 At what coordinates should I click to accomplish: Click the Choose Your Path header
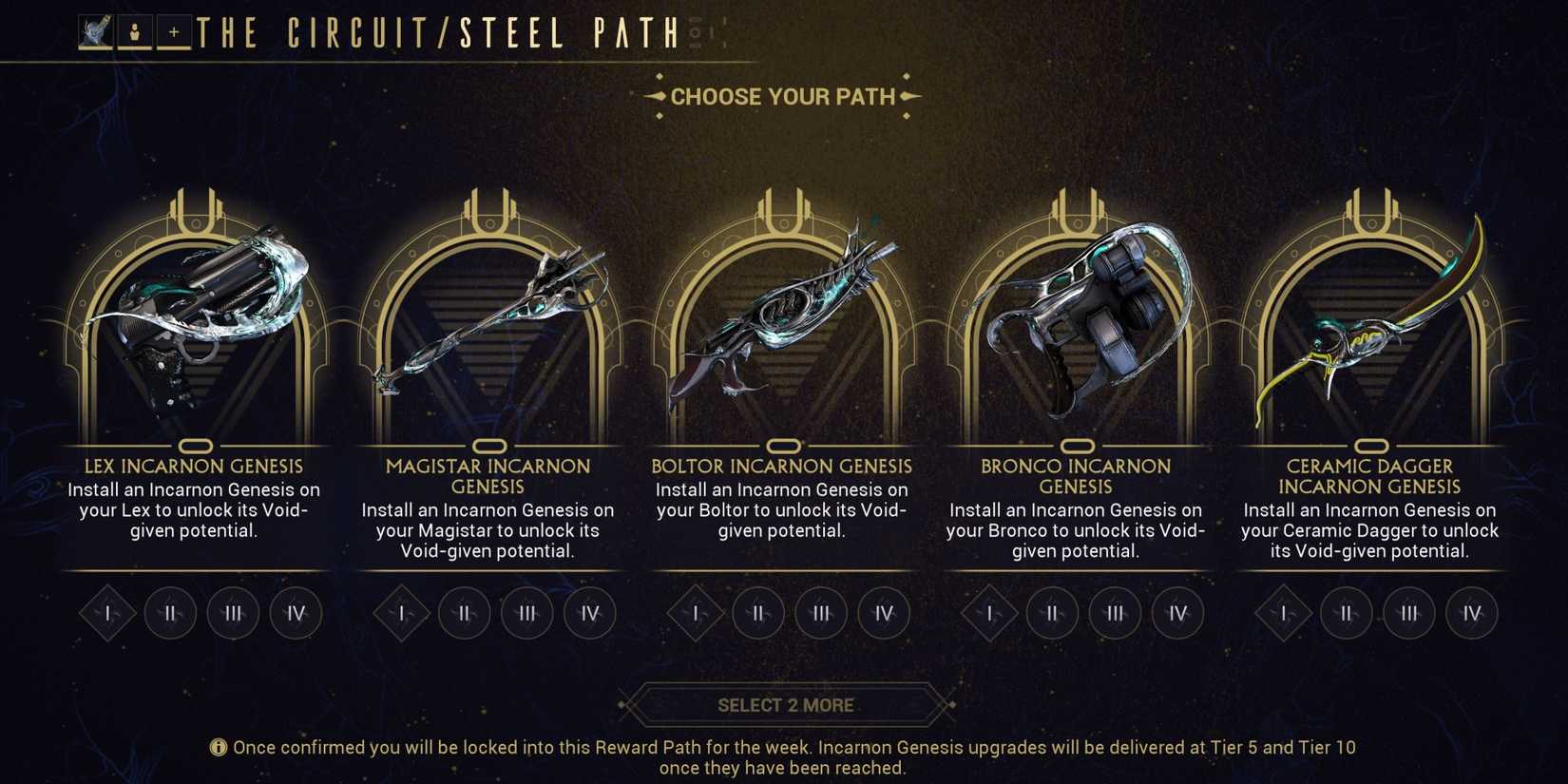click(x=783, y=96)
